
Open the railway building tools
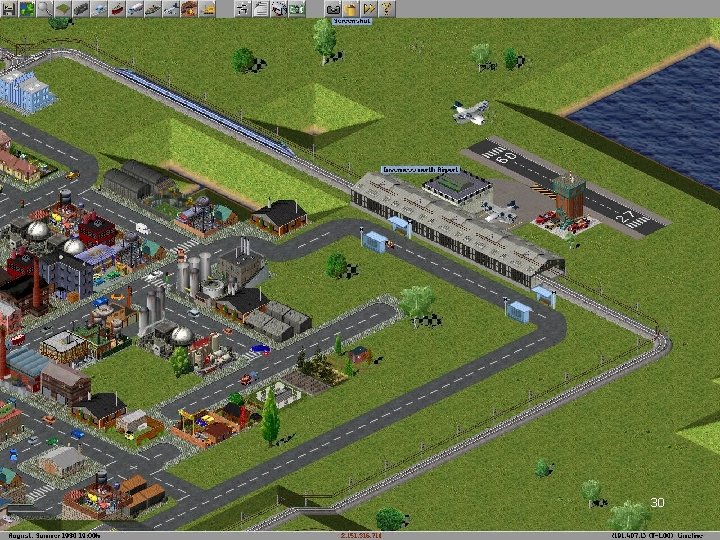tap(81, 9)
